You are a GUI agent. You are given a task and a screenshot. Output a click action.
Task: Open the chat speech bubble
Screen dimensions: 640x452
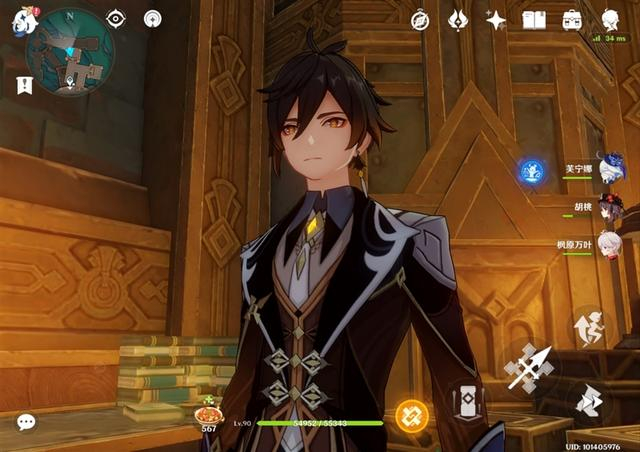click(26, 422)
